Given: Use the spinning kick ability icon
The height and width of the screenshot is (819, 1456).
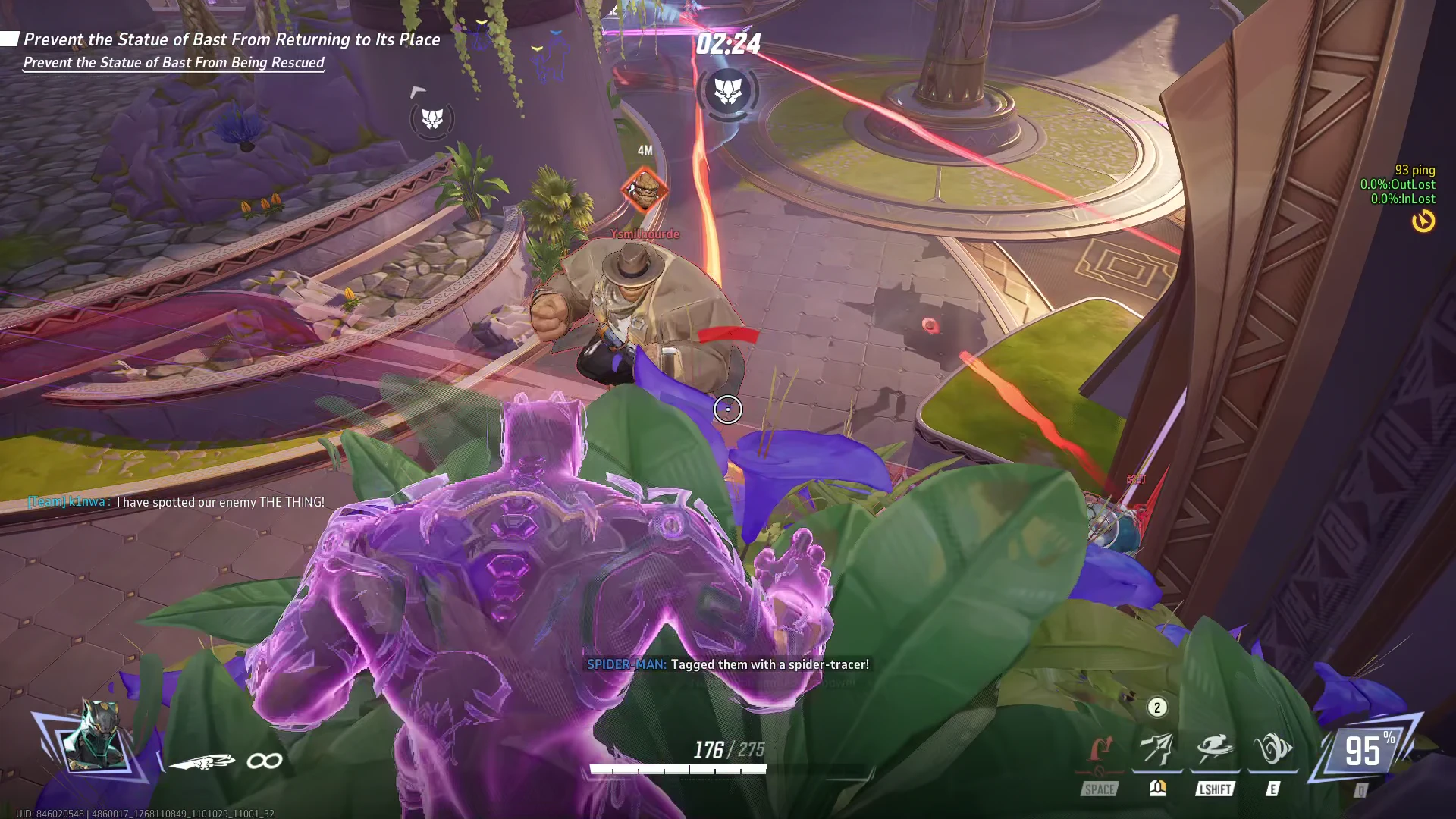Looking at the screenshot, I should click(x=1215, y=749).
